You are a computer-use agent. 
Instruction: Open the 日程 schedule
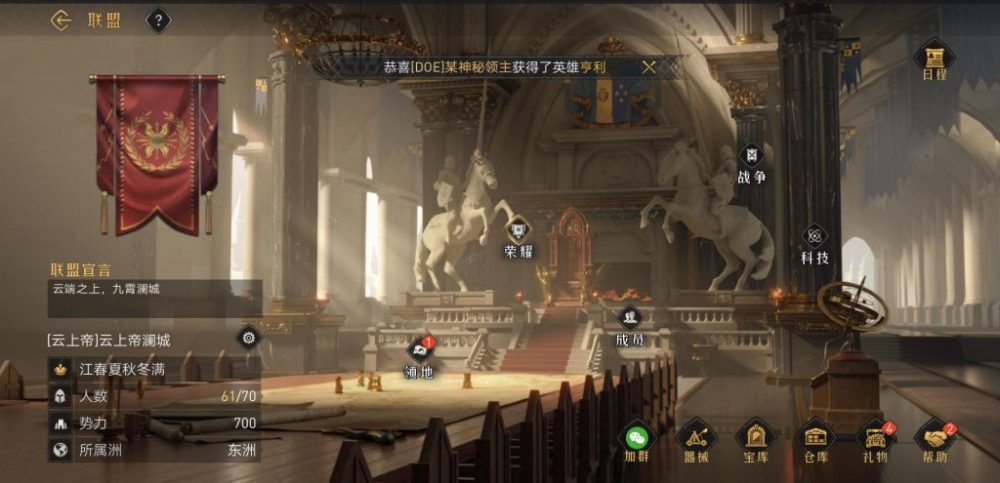(934, 57)
